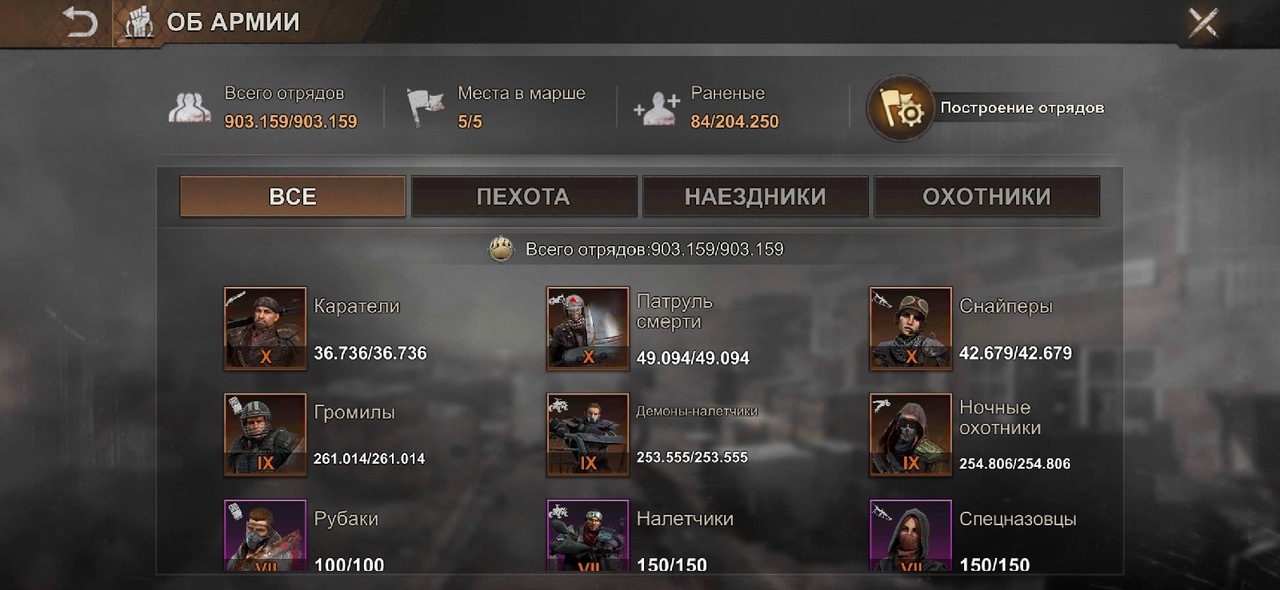Select the Налетчики unit portrait
1280x590 pixels.
click(x=588, y=536)
